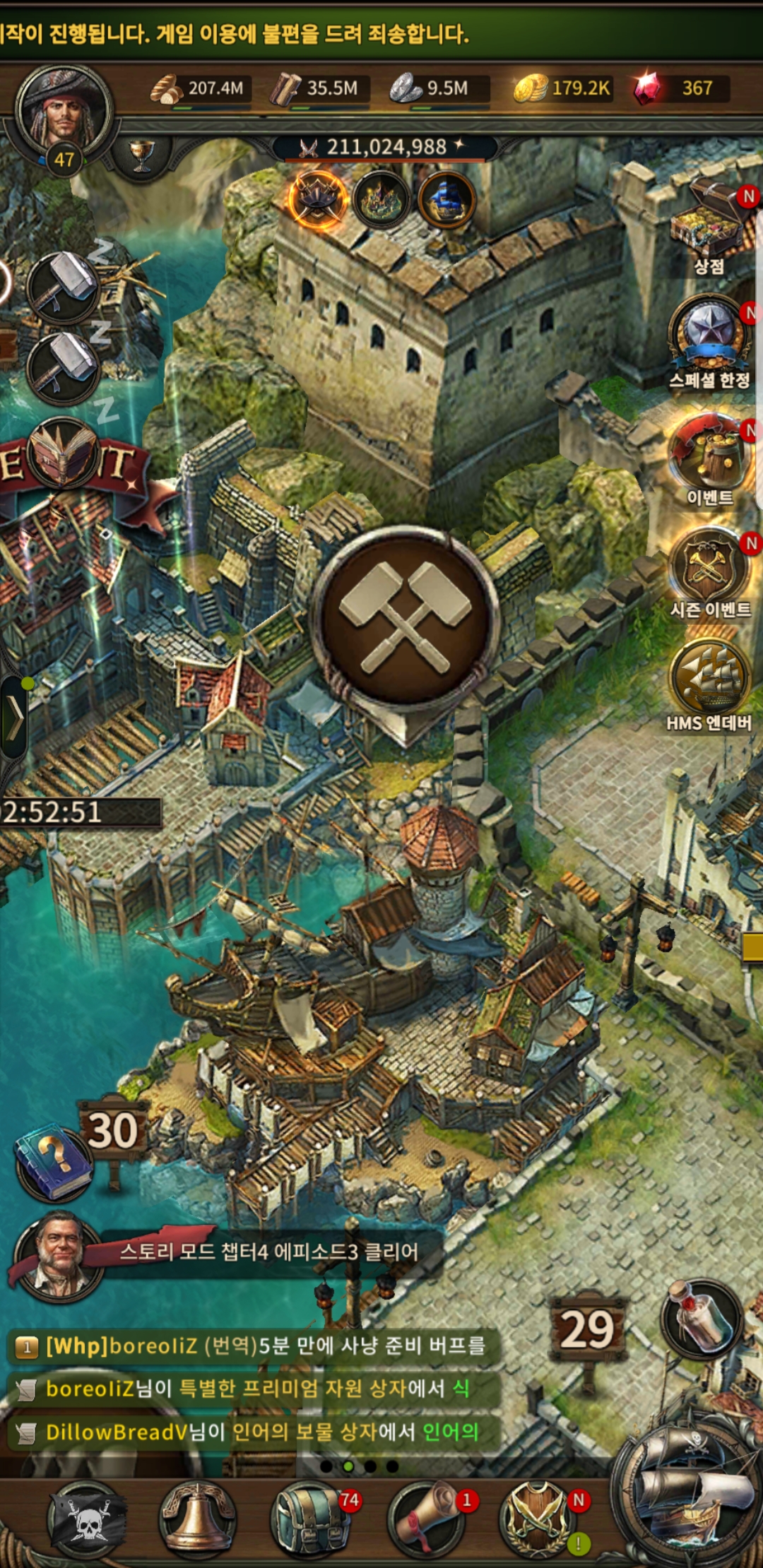Open the chat message feed
Screen dimensions: 763x1568
pos(254,1389)
